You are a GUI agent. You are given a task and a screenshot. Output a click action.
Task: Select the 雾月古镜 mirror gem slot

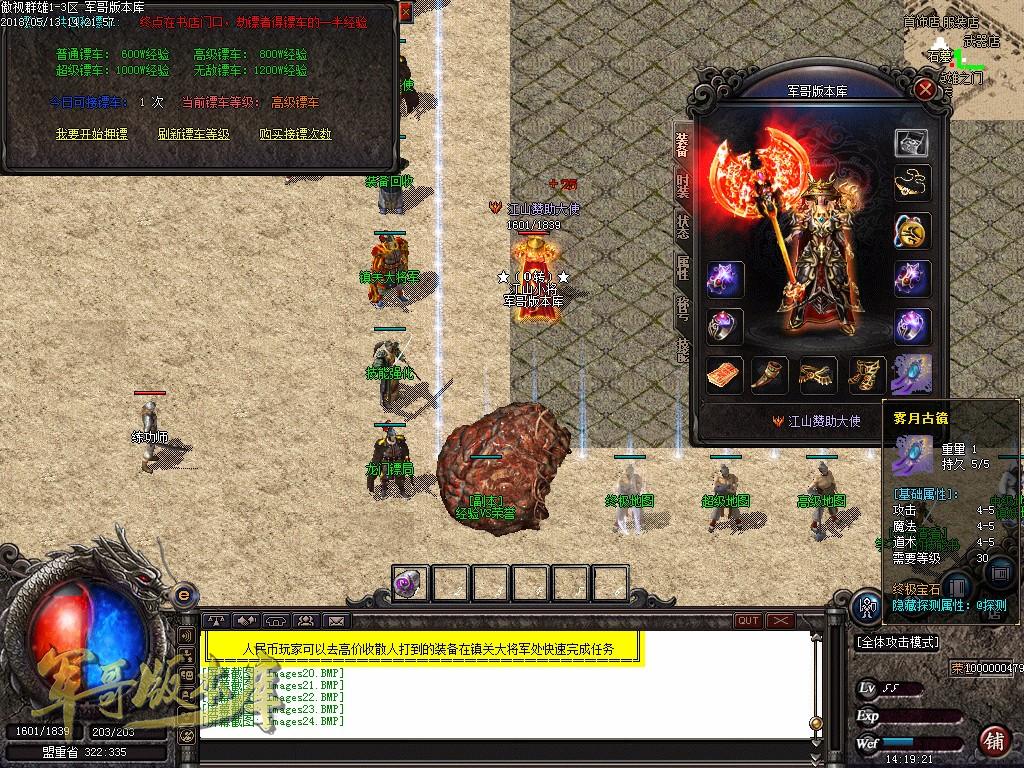click(911, 375)
